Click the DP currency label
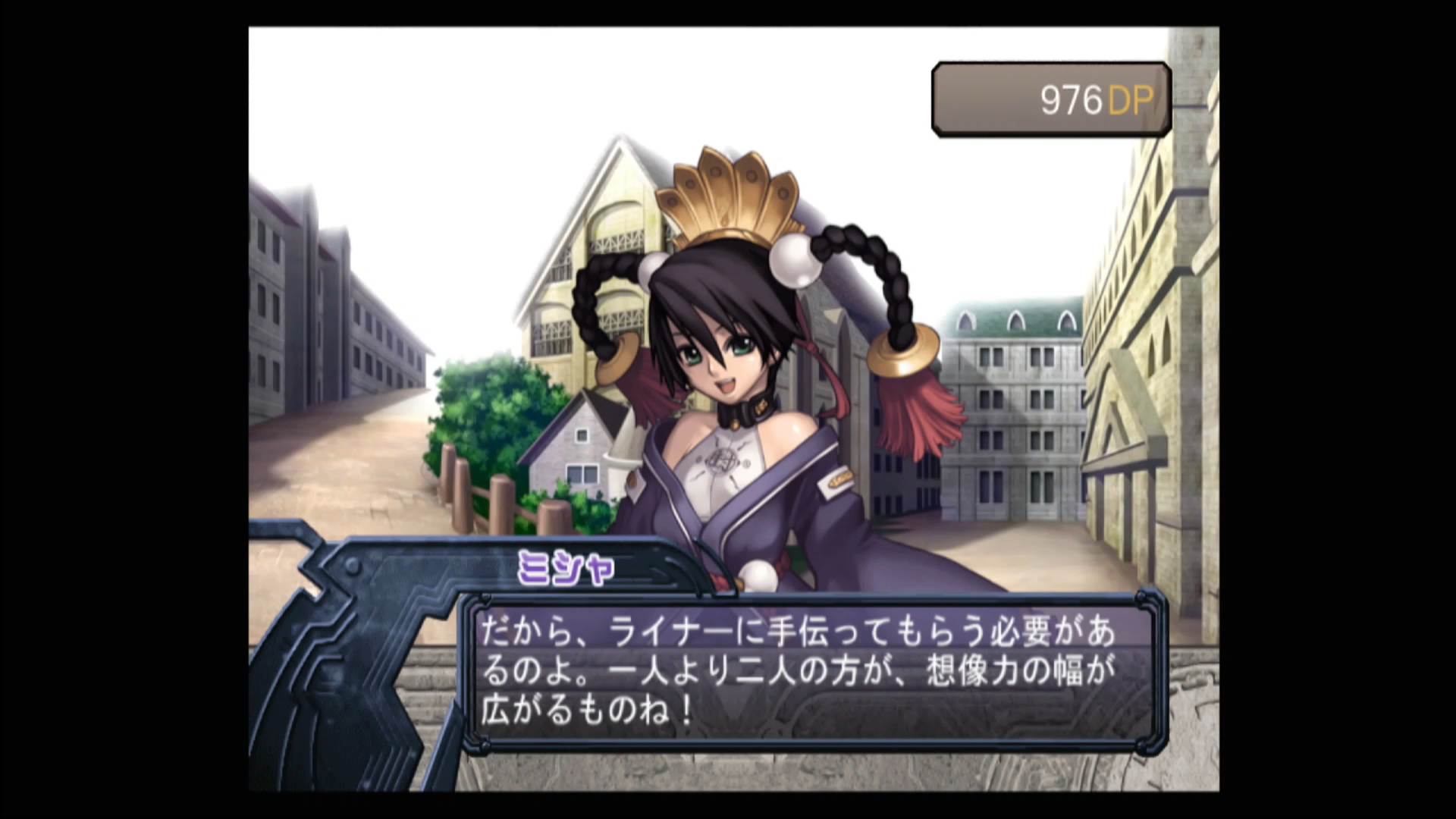Viewport: 1456px width, 819px height. [x=1131, y=97]
